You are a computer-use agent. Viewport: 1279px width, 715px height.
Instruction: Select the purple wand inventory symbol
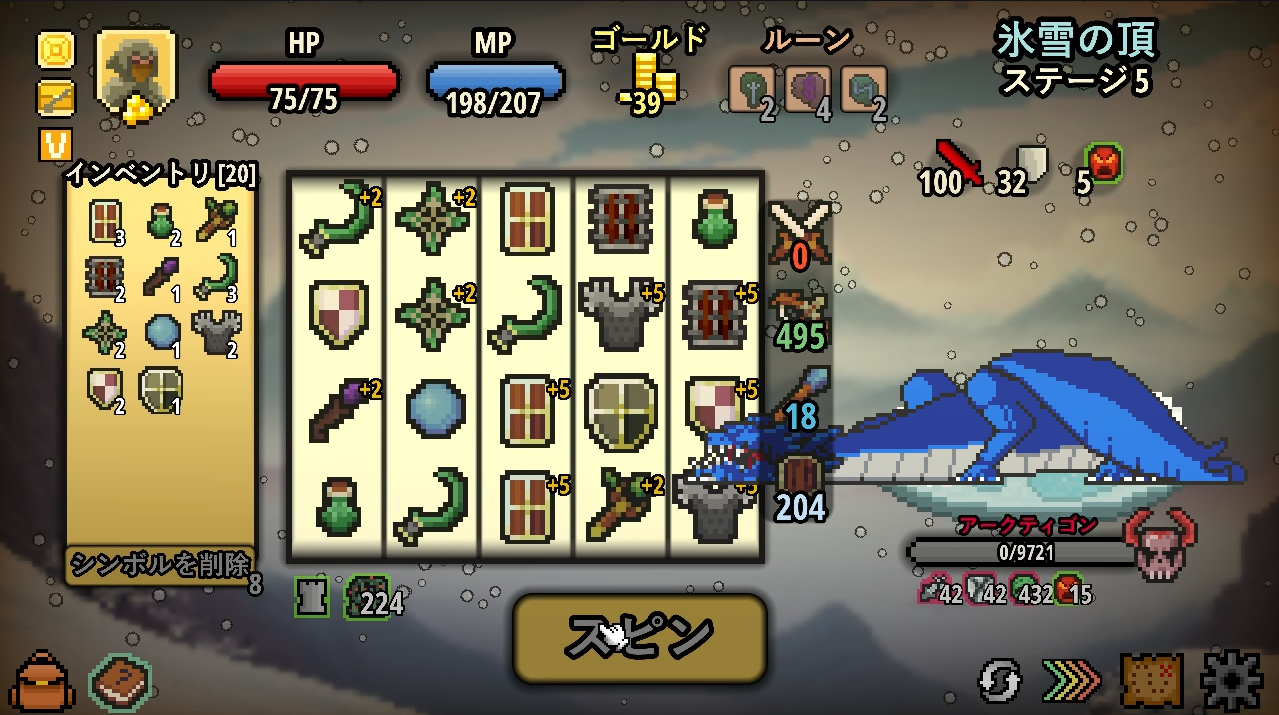pos(160,277)
